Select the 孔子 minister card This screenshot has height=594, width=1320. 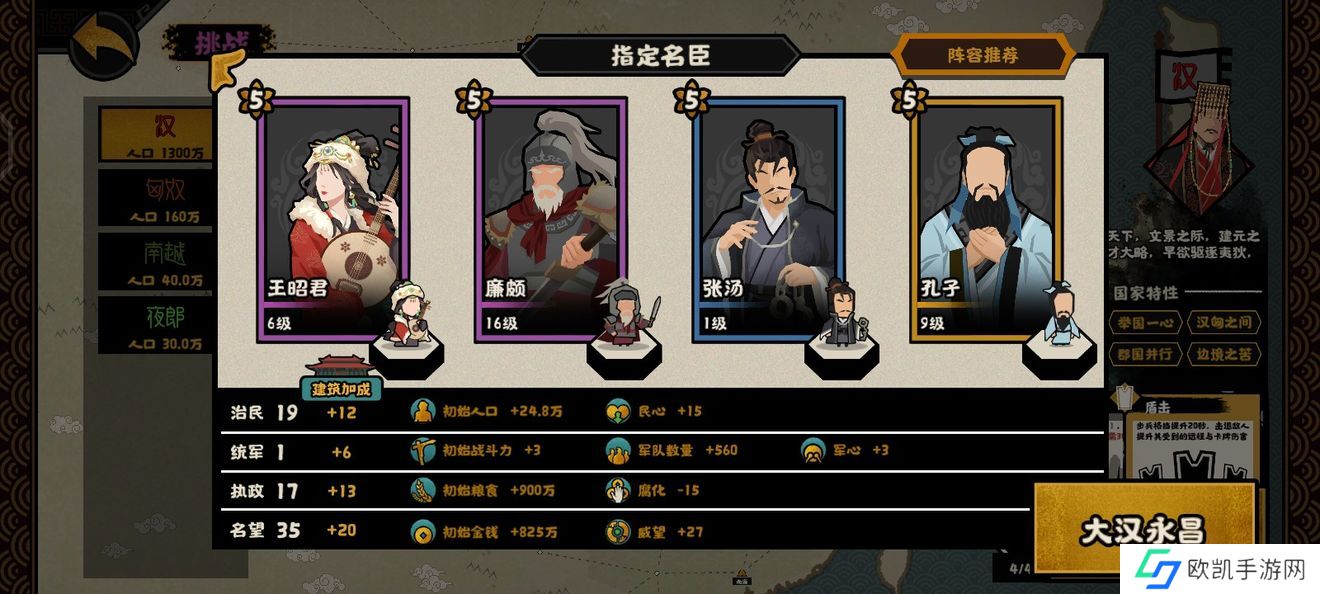[986, 220]
